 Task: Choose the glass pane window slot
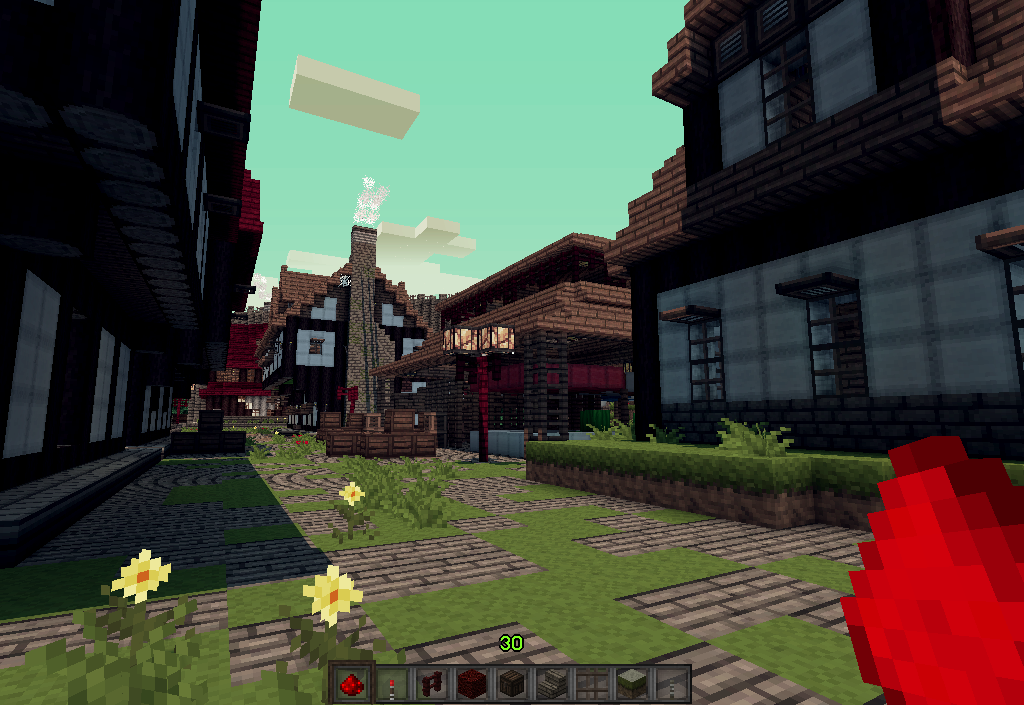click(592, 685)
